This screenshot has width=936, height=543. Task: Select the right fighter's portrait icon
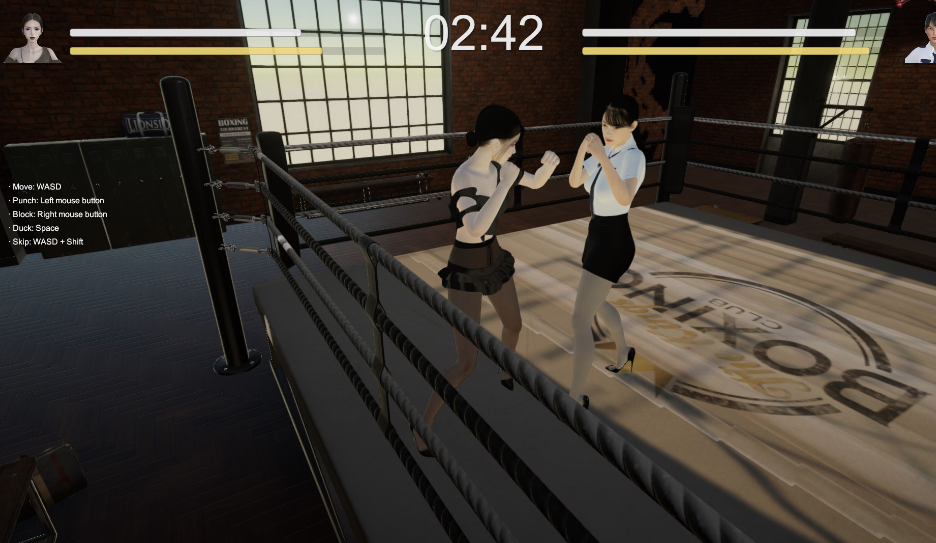(x=921, y=39)
